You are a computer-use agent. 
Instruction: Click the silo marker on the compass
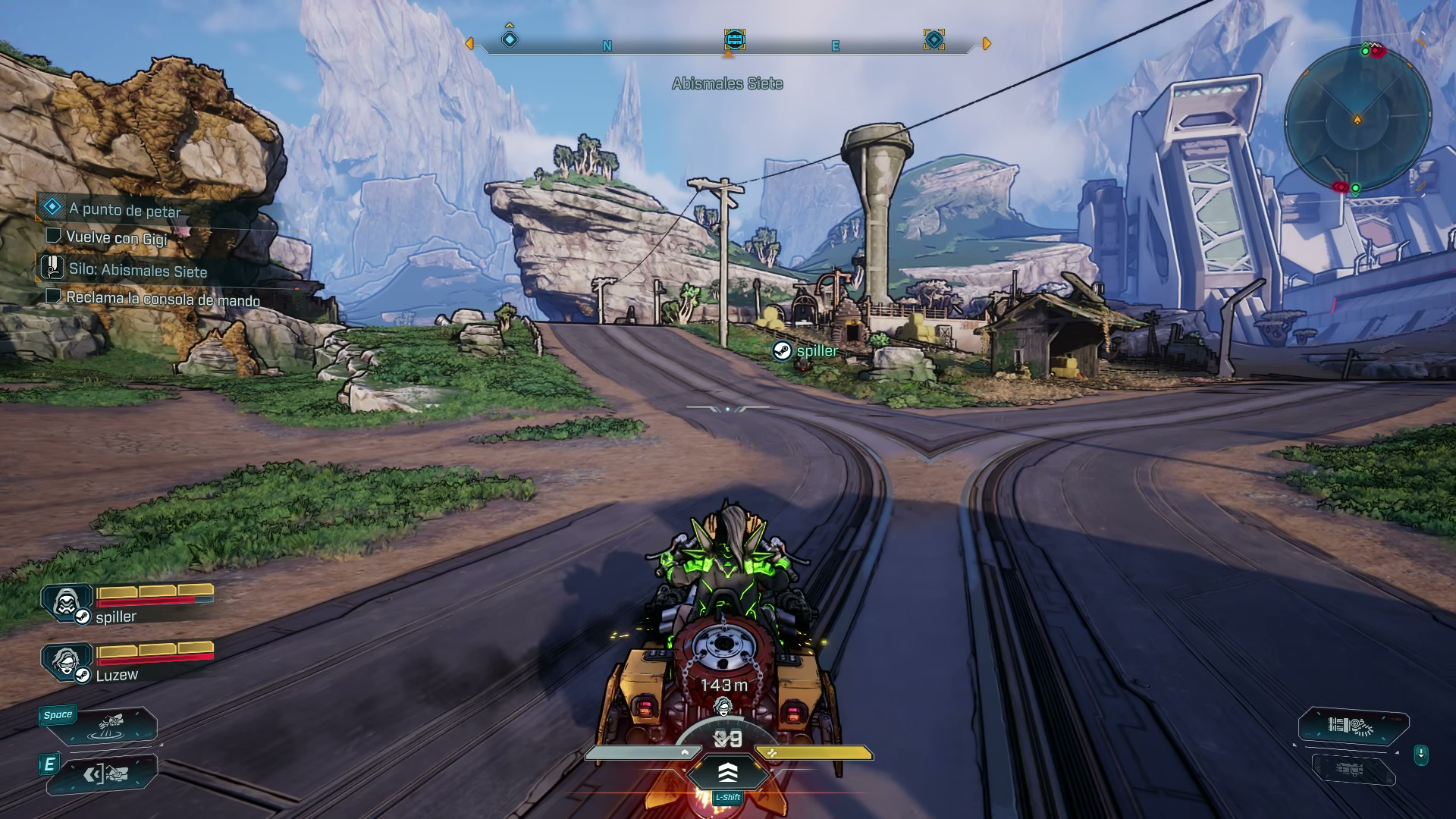(734, 39)
